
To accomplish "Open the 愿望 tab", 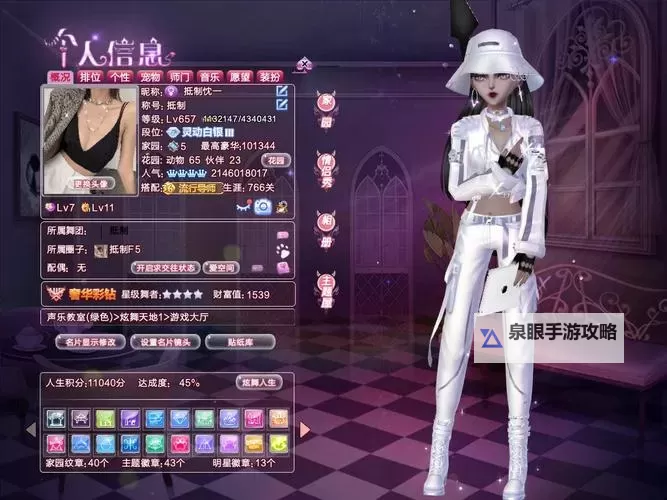I will point(240,76).
